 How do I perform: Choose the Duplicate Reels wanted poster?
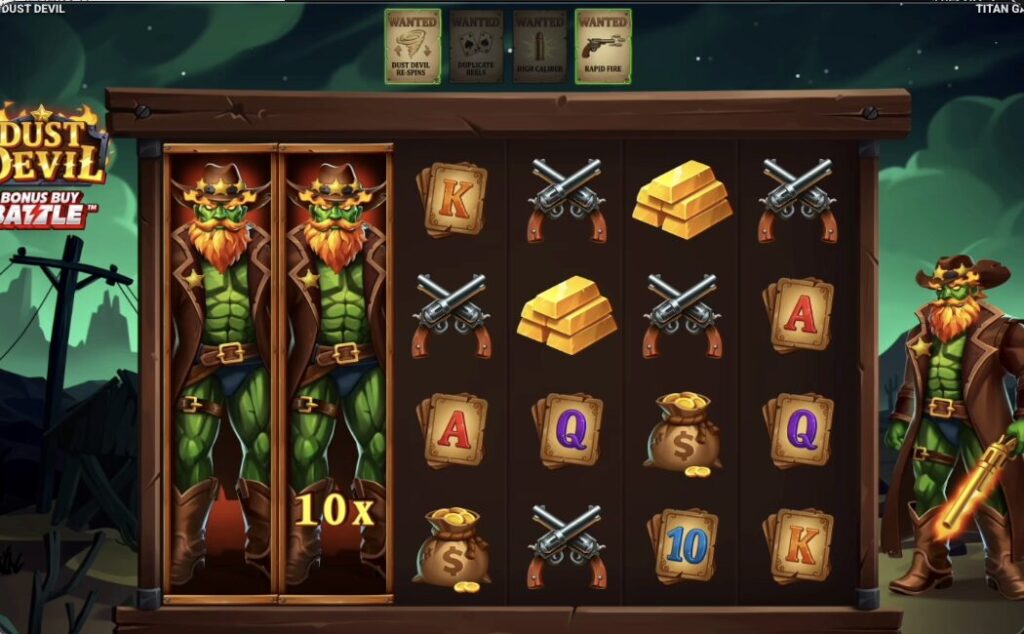476,46
